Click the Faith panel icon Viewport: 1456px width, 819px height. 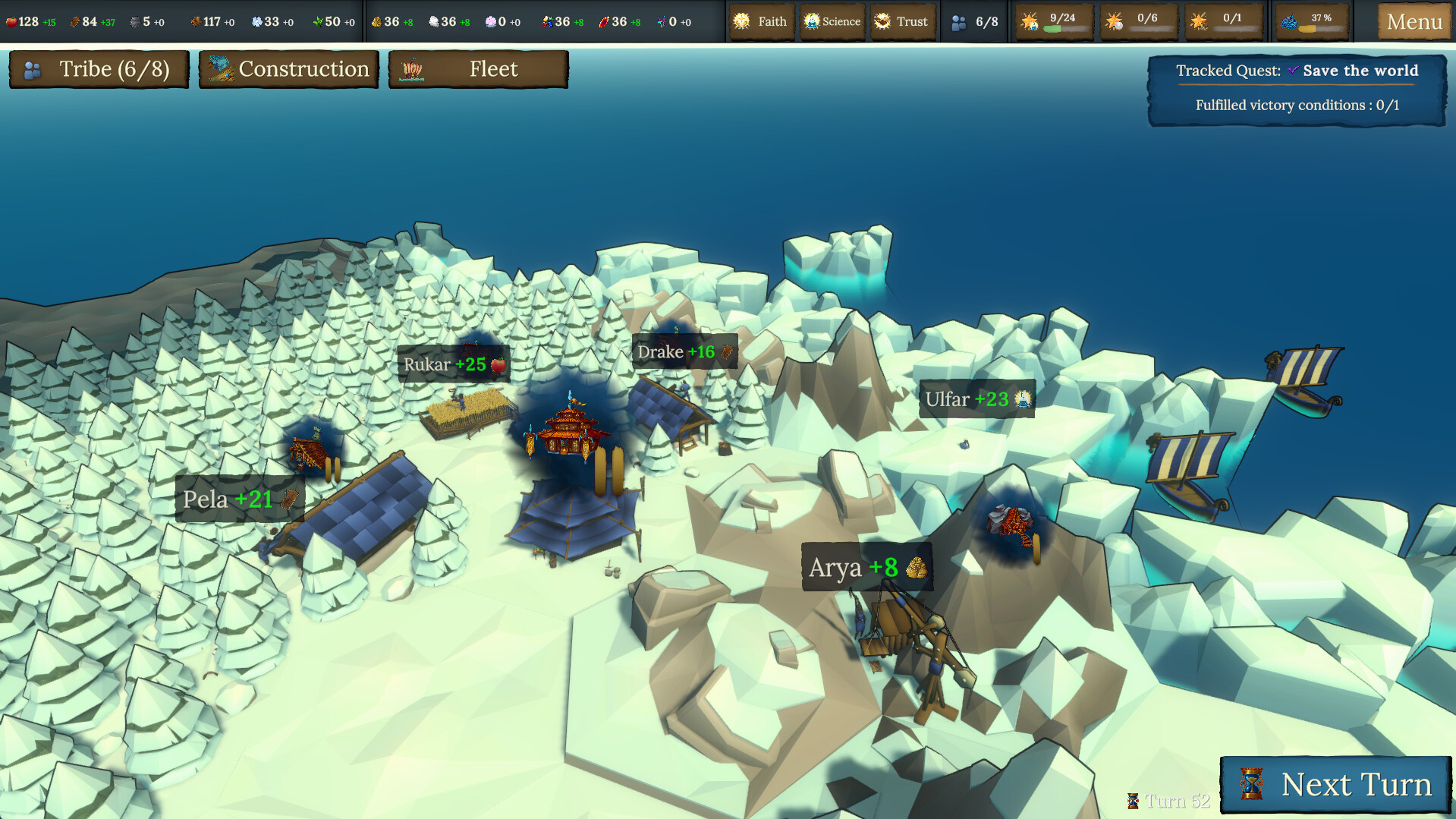coord(742,21)
